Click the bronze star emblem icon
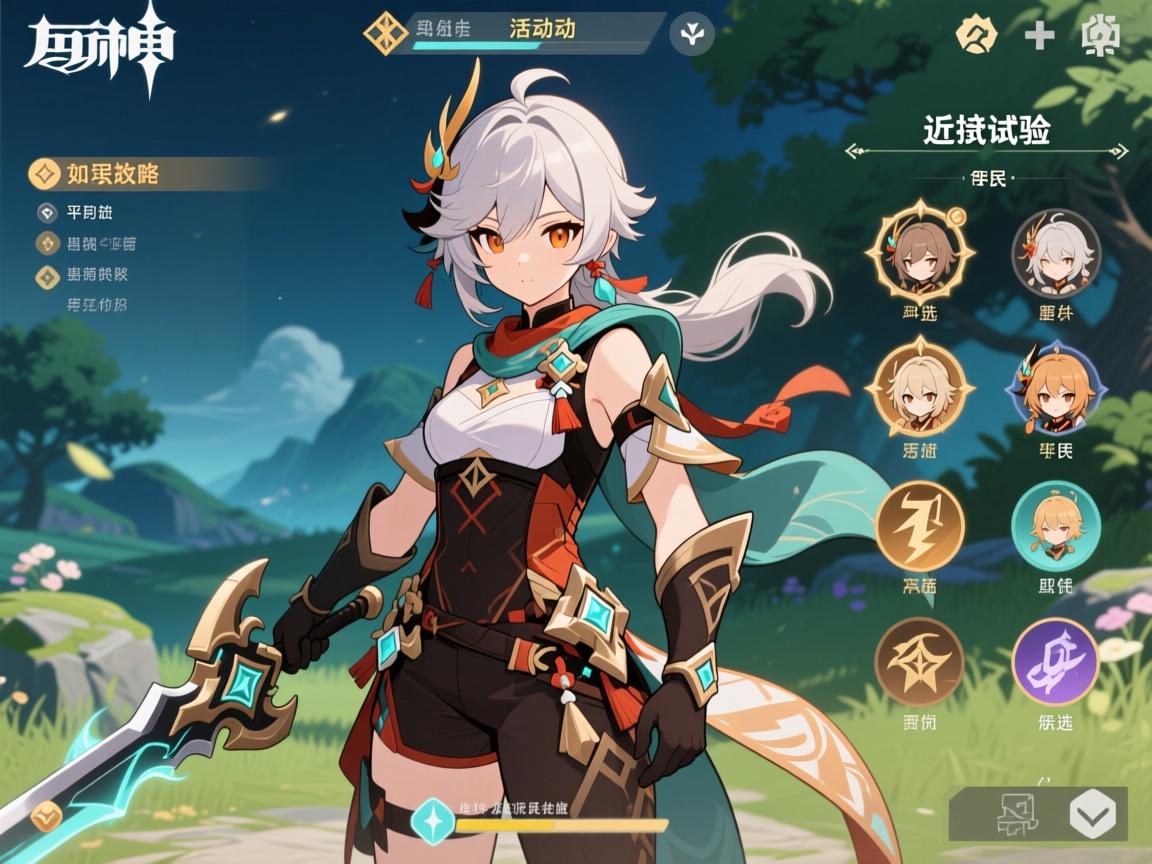 click(x=919, y=661)
